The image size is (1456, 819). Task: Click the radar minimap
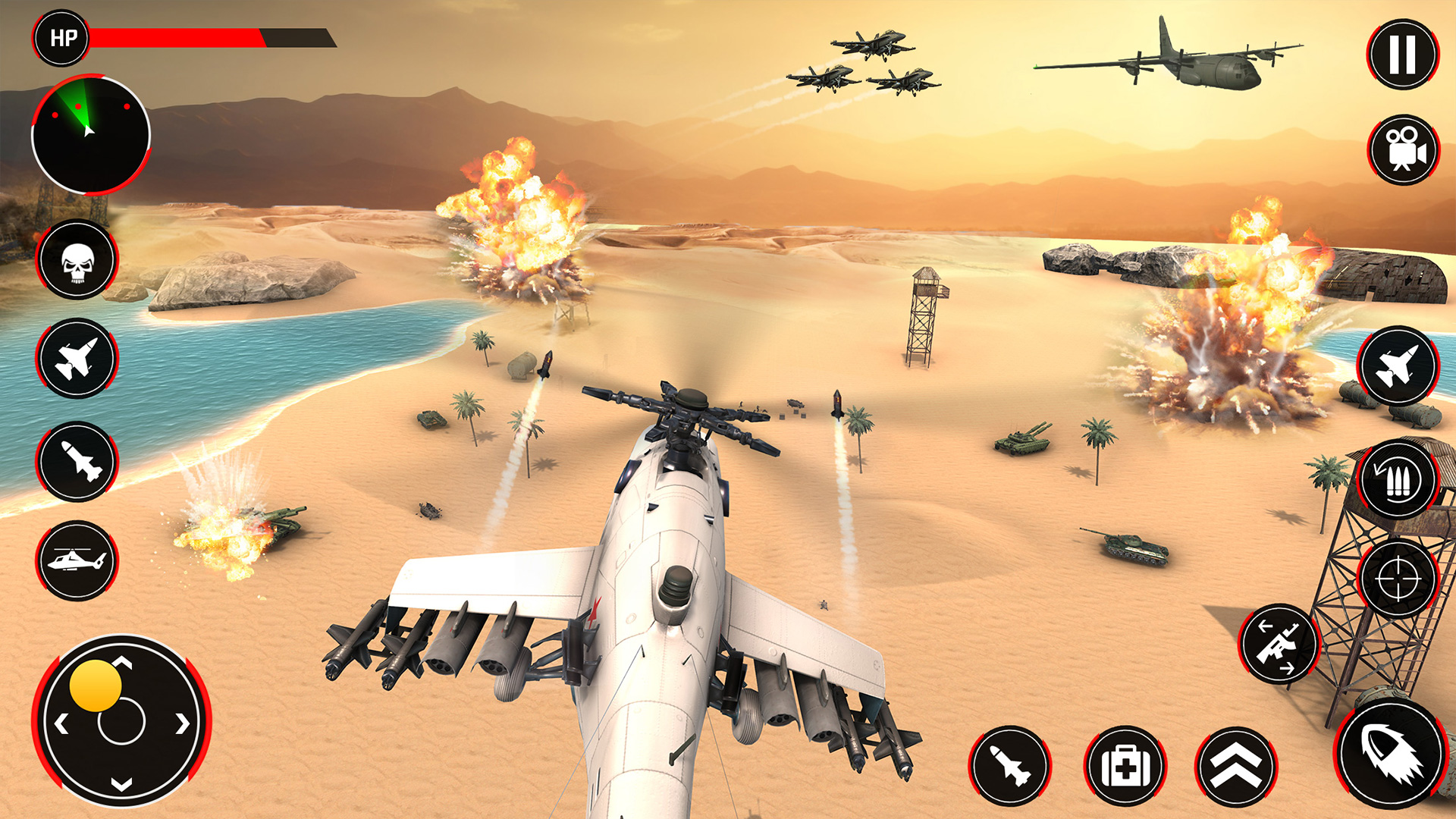[91, 135]
